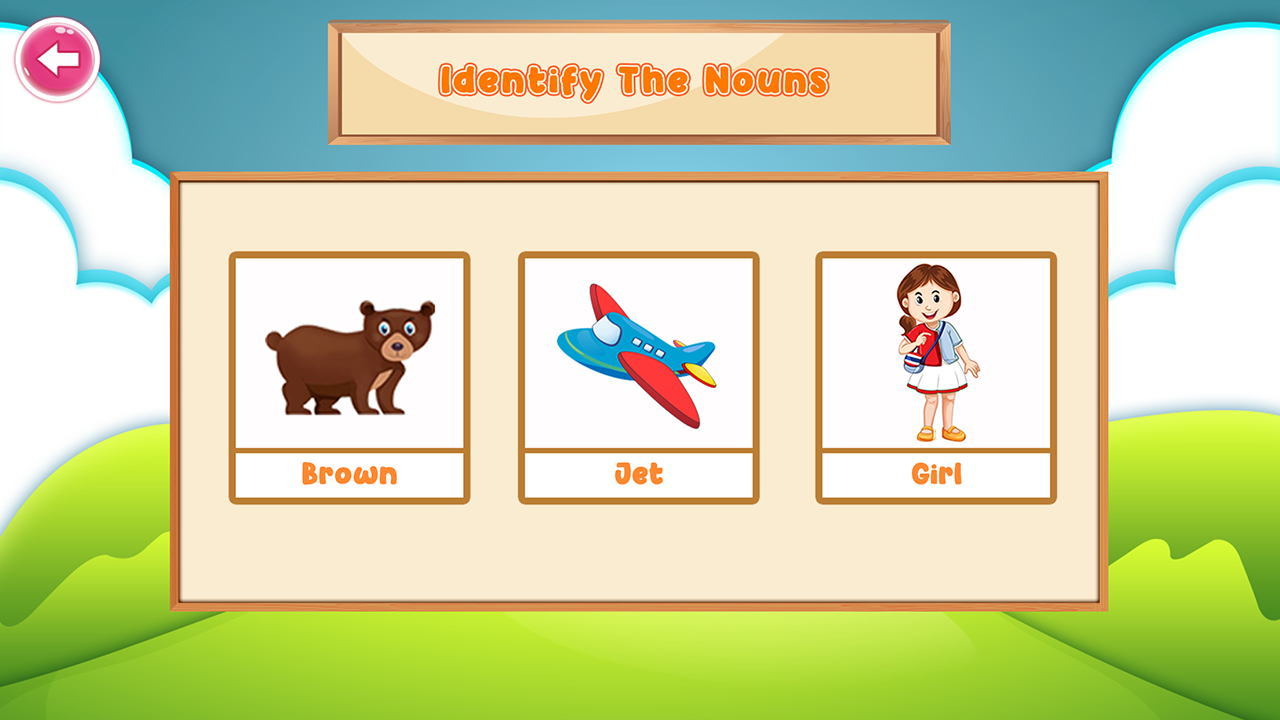This screenshot has width=1280, height=720.
Task: Open the Identify The Nouns title banner
Action: pos(639,83)
